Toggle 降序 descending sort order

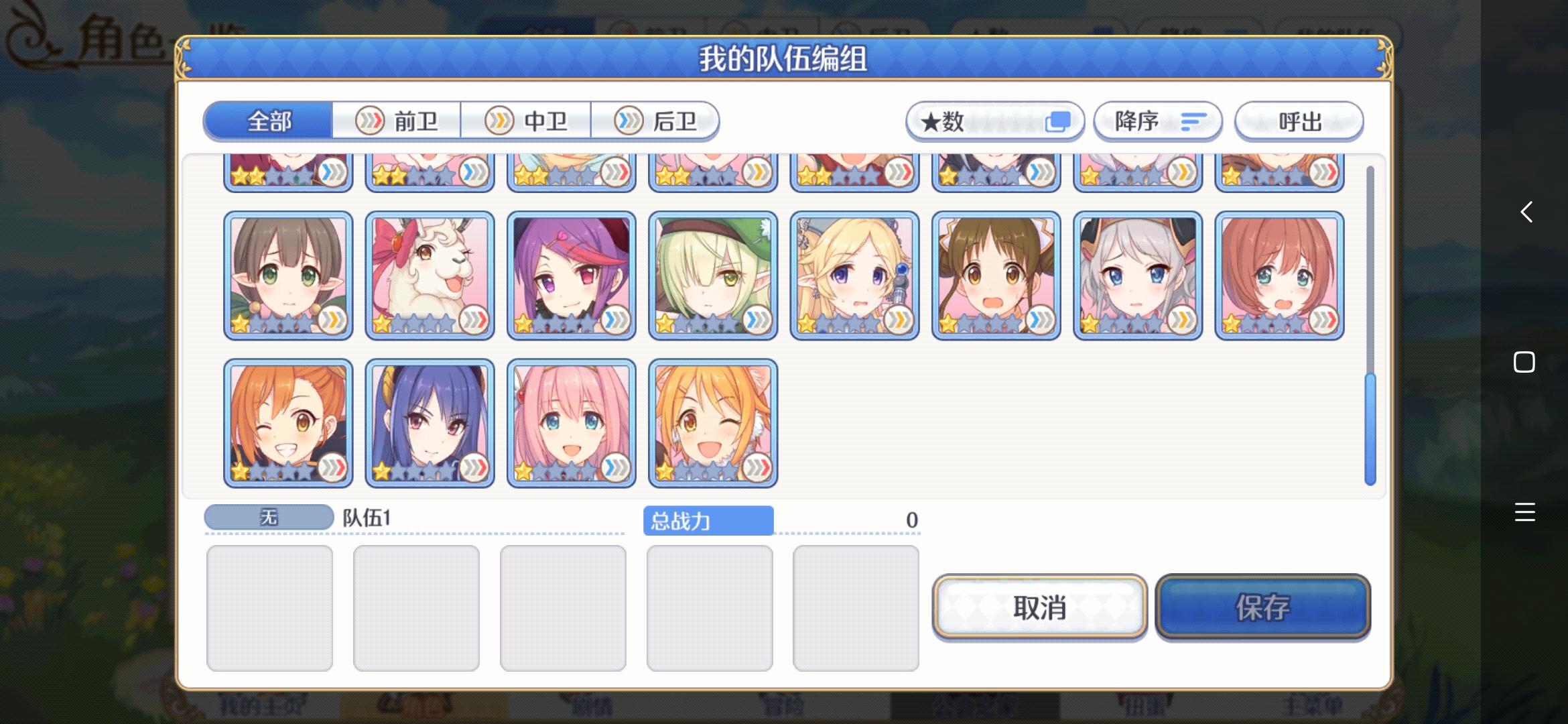click(1158, 121)
